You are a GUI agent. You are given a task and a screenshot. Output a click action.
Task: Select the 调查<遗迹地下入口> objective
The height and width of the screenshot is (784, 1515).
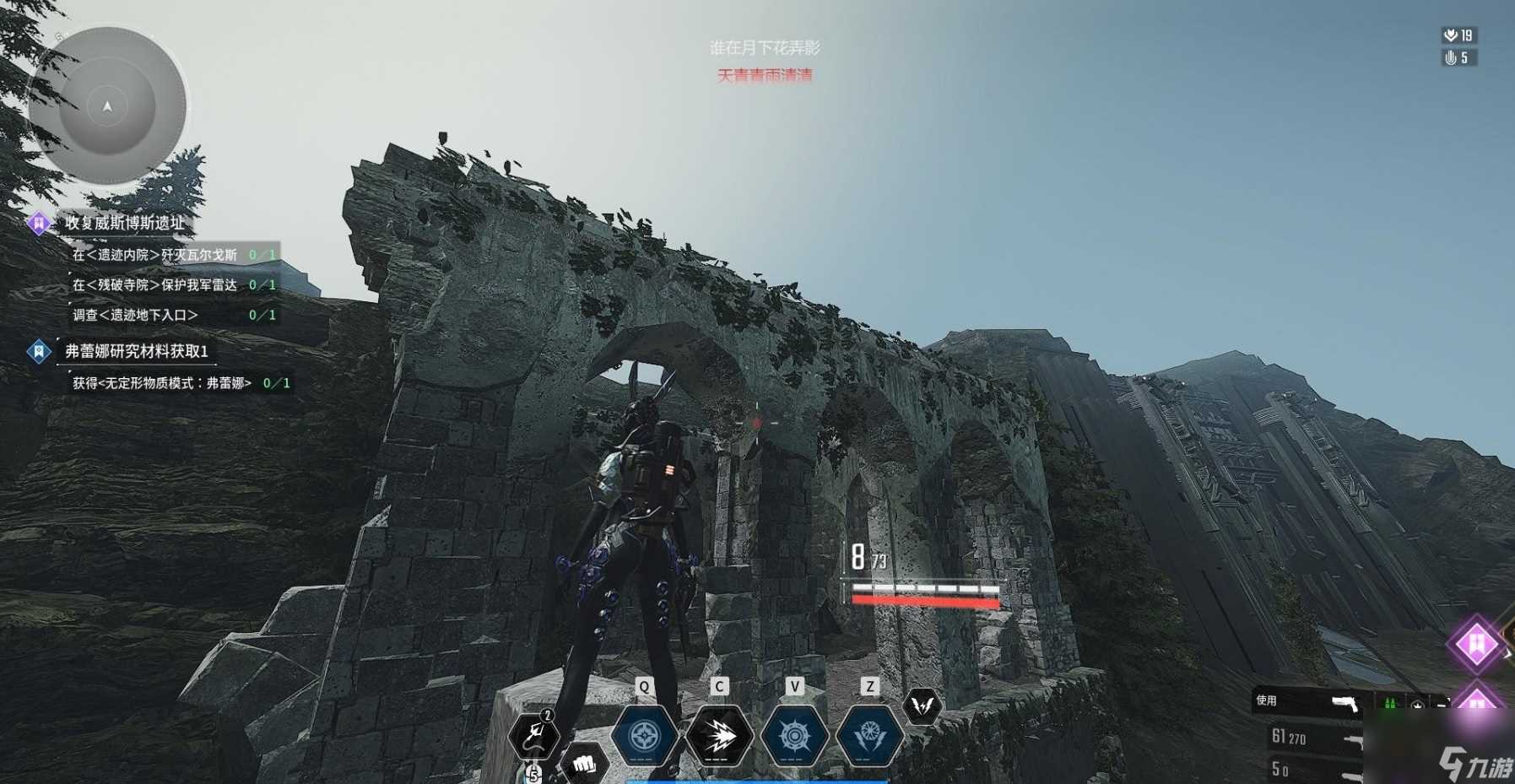click(135, 315)
